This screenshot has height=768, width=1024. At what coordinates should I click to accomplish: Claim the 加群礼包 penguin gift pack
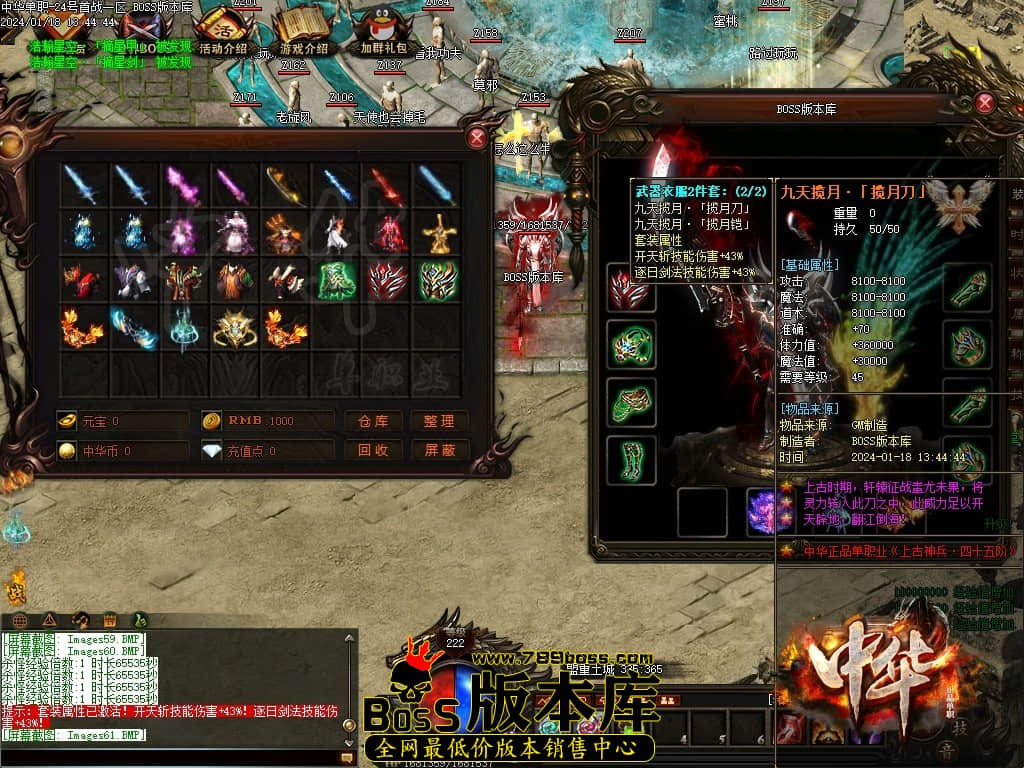383,31
